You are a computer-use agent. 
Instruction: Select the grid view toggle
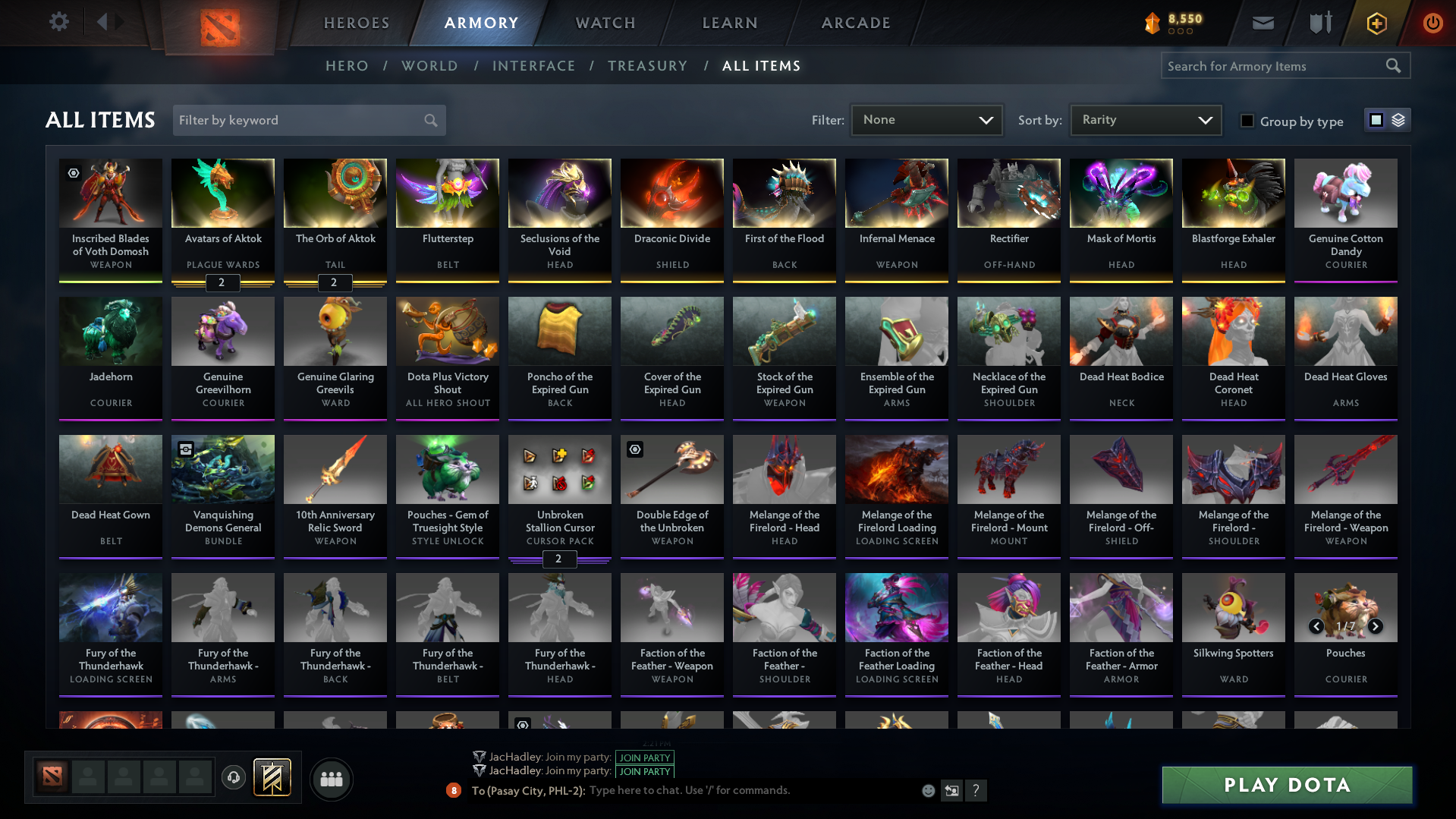(1377, 119)
